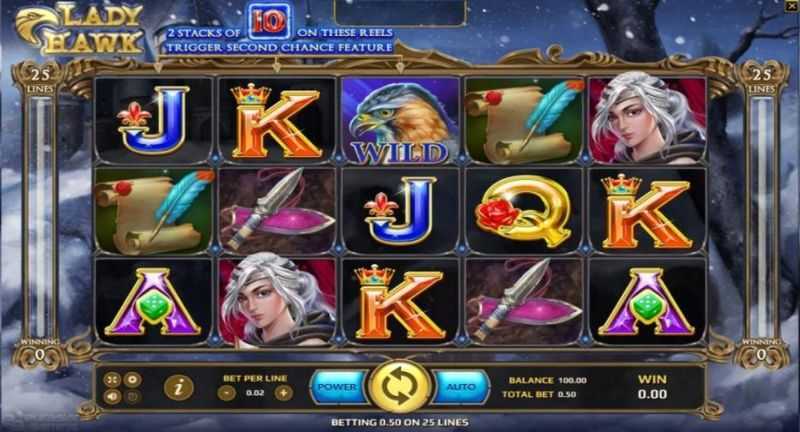Turn on AUTO spin
Screen dimensions: 800x432
460,385
